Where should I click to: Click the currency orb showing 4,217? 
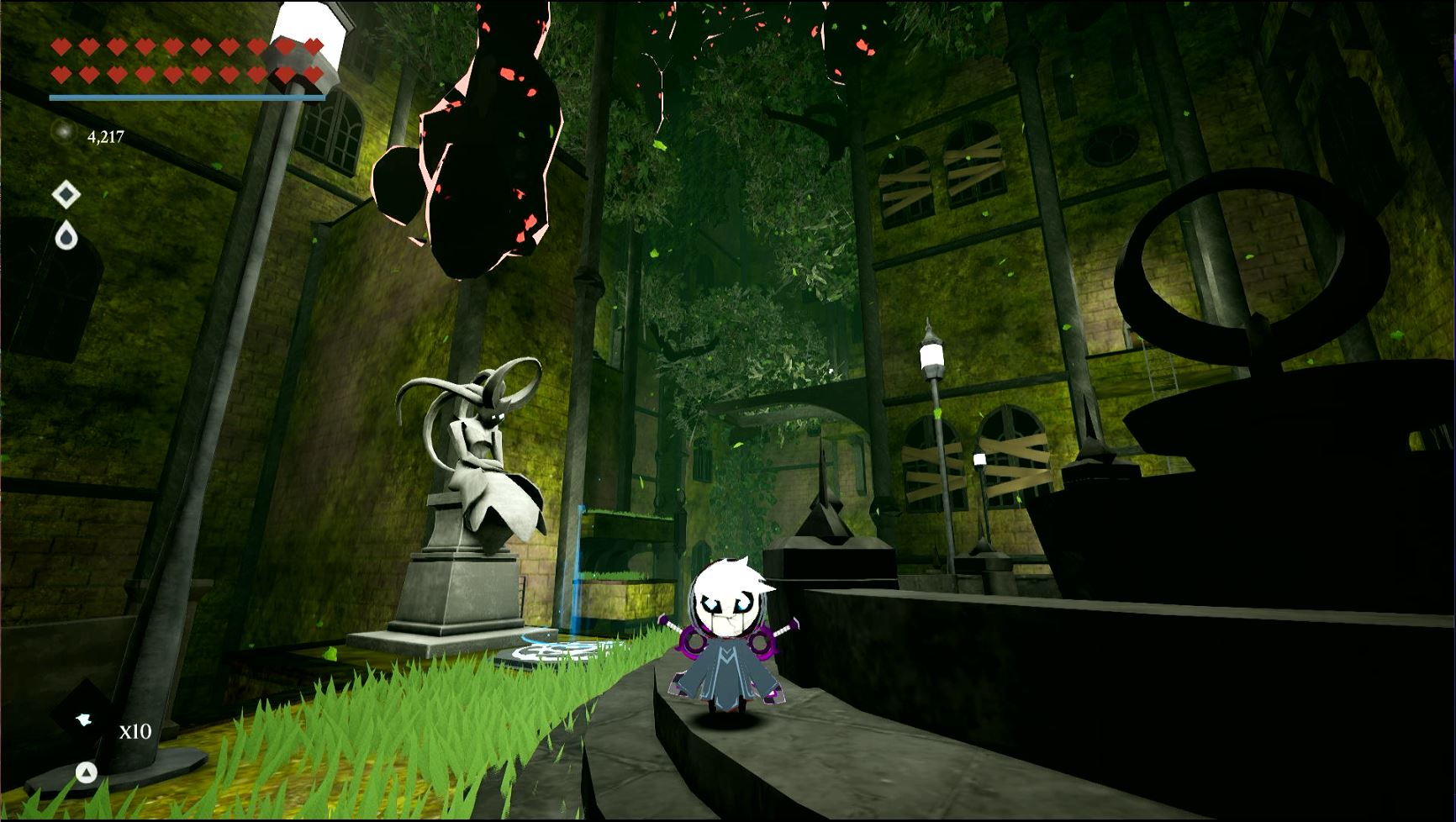click(x=63, y=130)
